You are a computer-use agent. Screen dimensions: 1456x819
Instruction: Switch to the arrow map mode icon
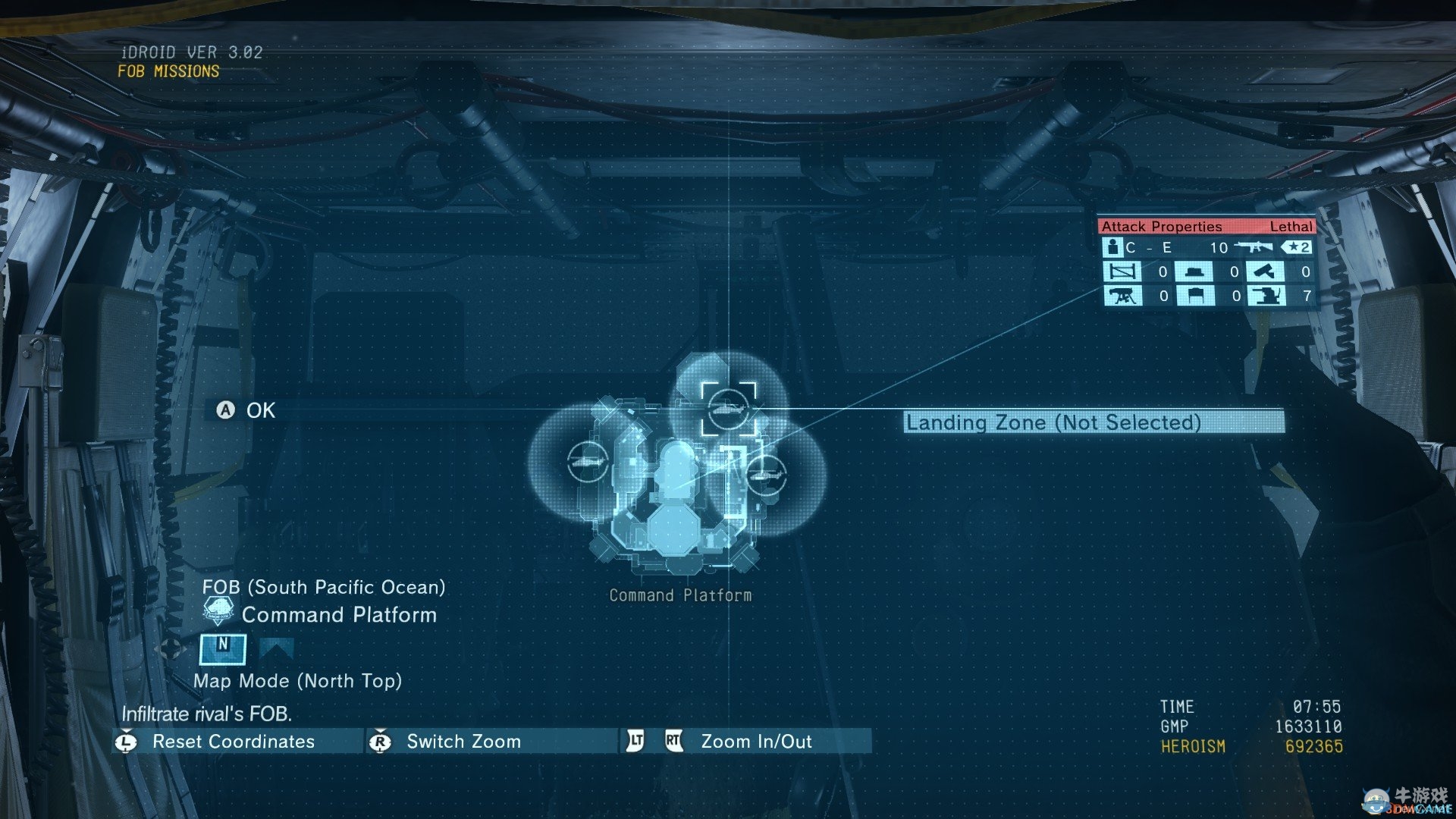click(x=276, y=649)
